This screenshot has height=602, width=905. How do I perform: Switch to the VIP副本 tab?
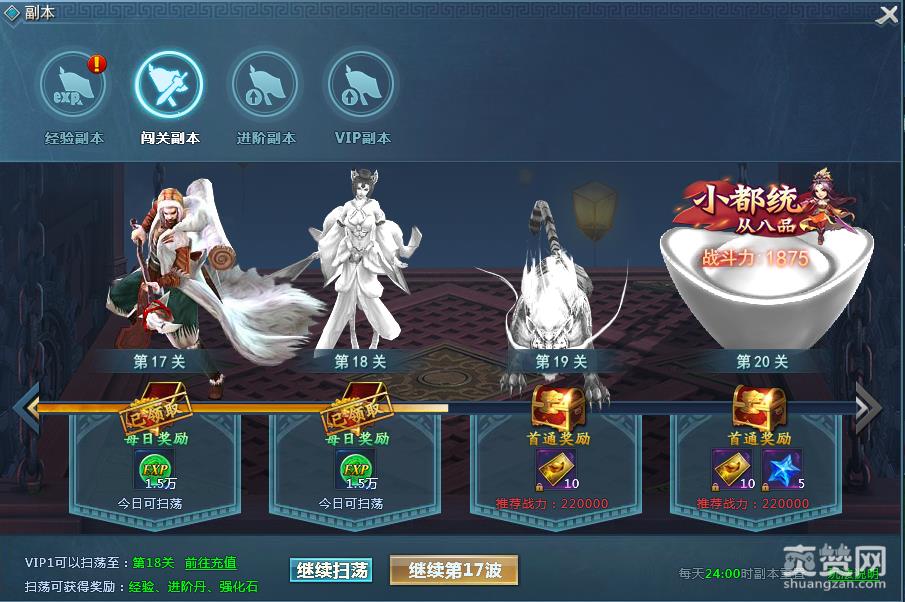361,86
